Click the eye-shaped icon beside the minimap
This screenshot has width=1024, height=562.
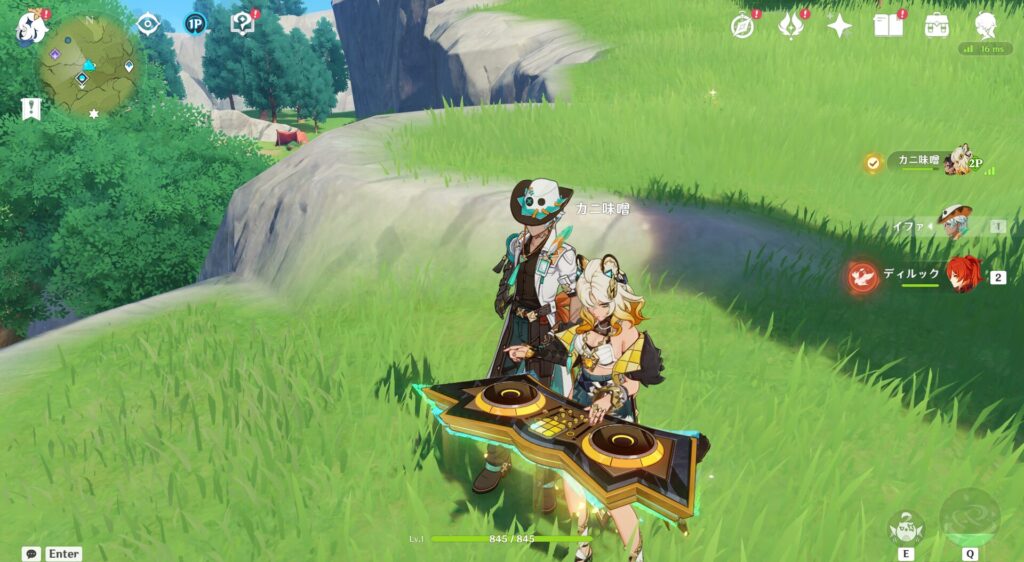[148, 24]
